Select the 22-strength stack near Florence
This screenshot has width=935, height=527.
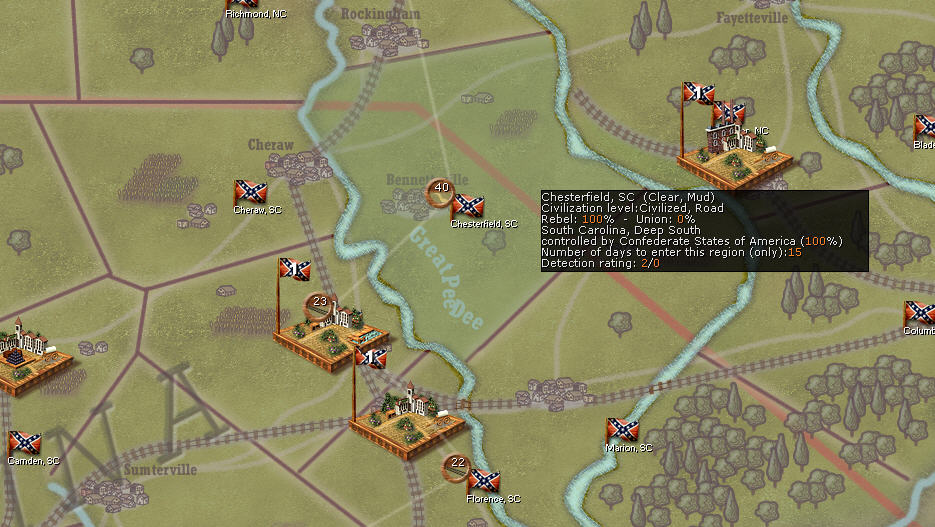point(457,463)
